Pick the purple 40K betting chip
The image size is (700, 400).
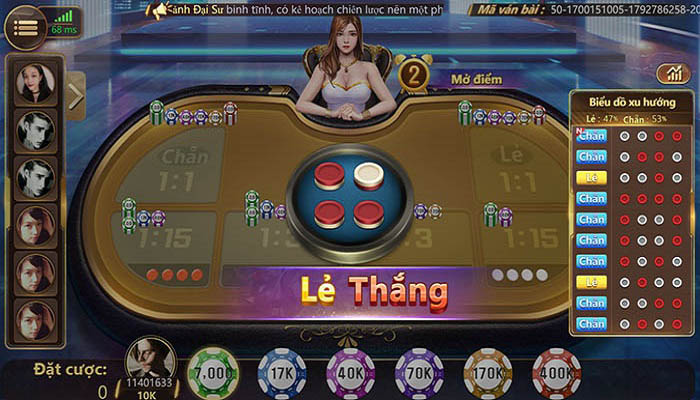[x=350, y=371]
